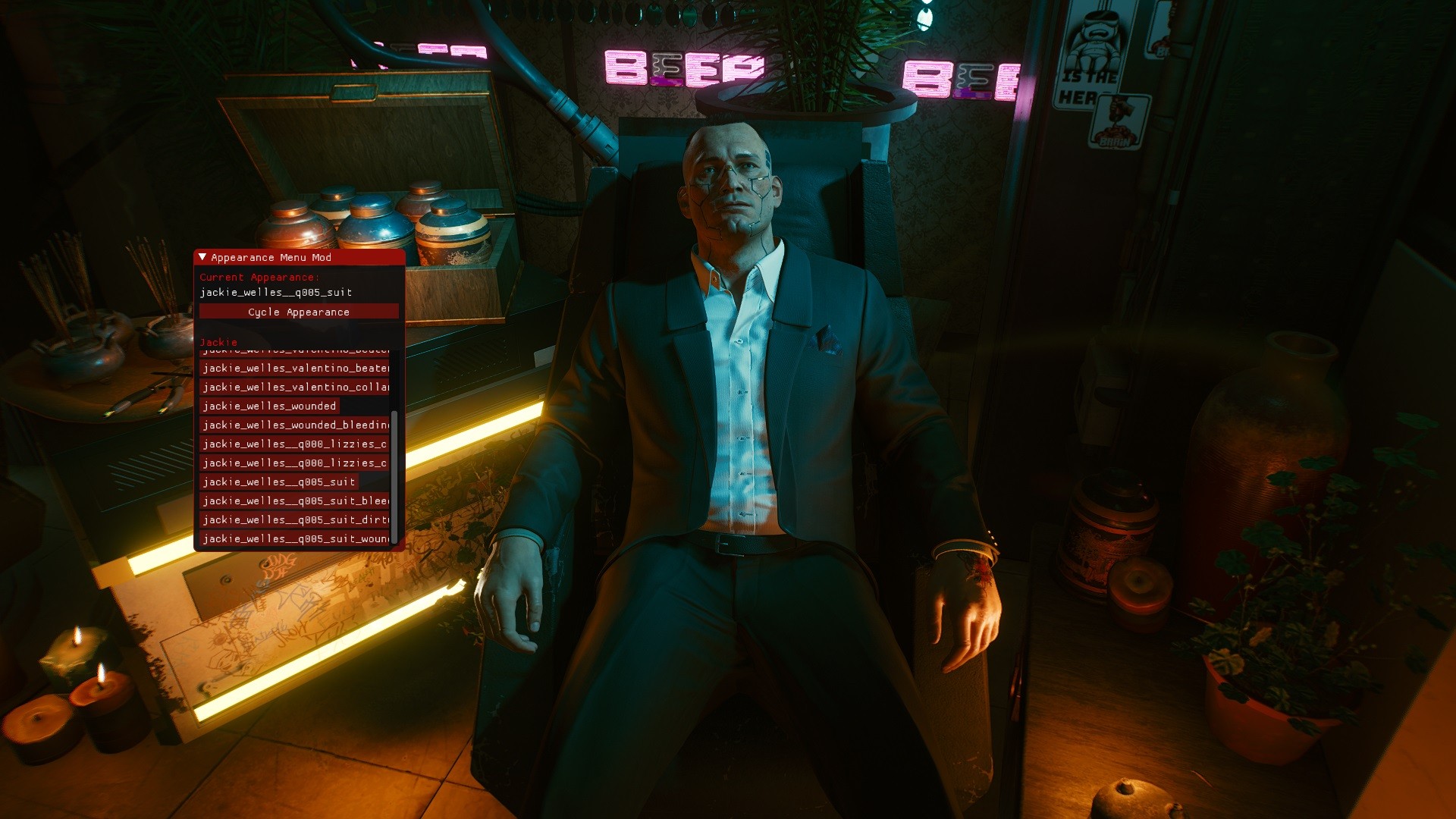Collapse the Appearance Menu Mod window arrow

coord(202,257)
